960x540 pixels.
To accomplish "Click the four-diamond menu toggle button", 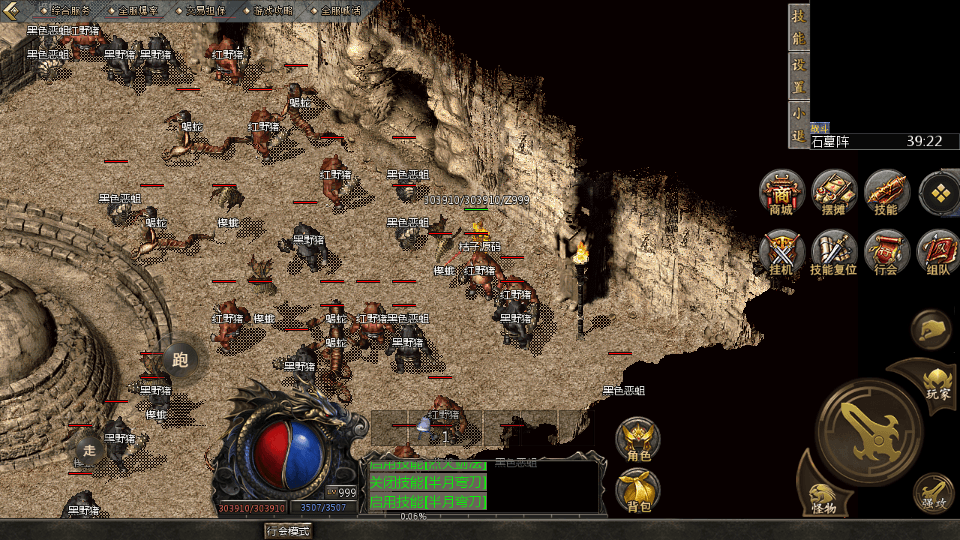I will point(939,193).
